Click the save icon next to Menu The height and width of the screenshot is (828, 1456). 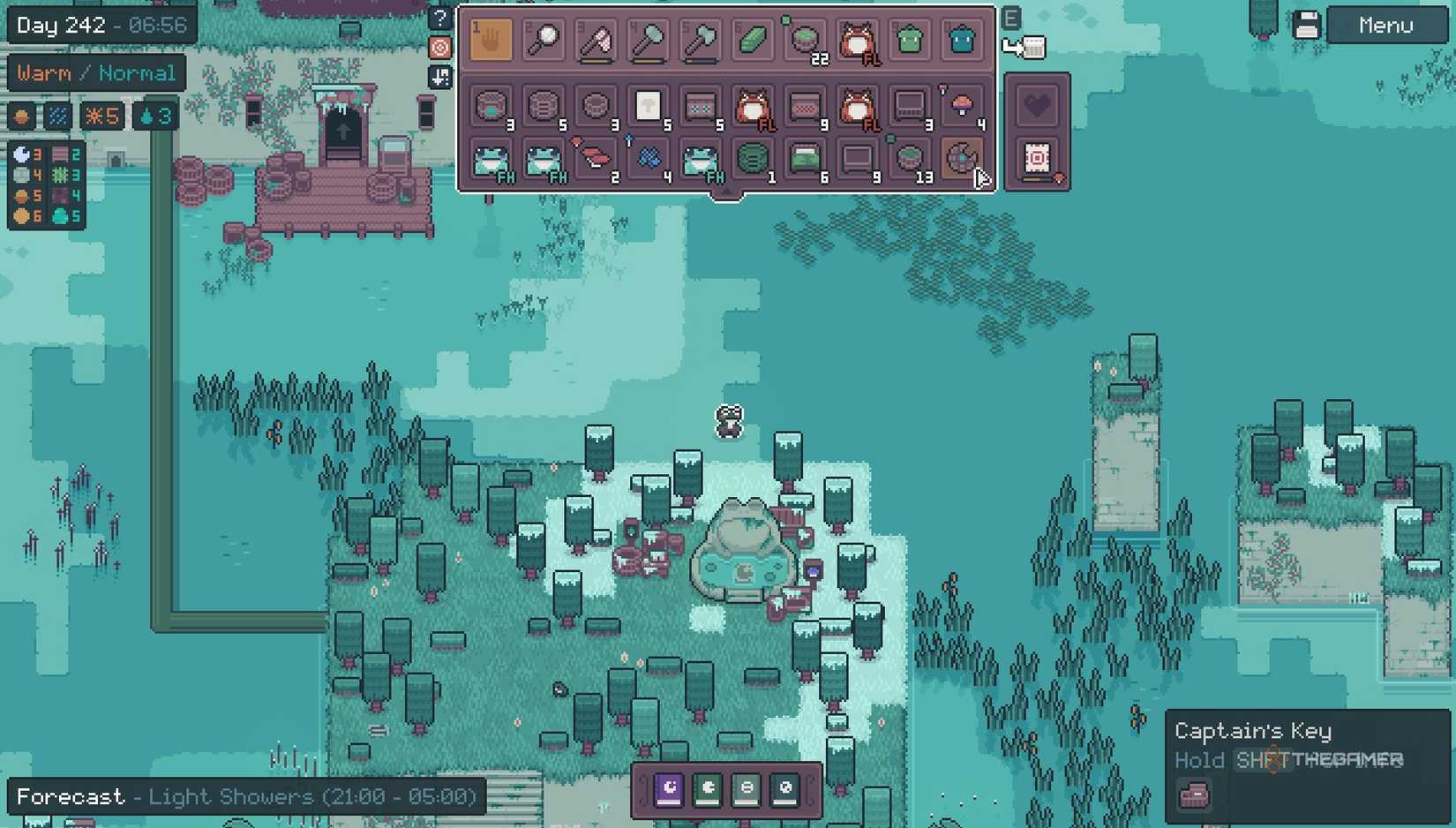(x=1307, y=23)
